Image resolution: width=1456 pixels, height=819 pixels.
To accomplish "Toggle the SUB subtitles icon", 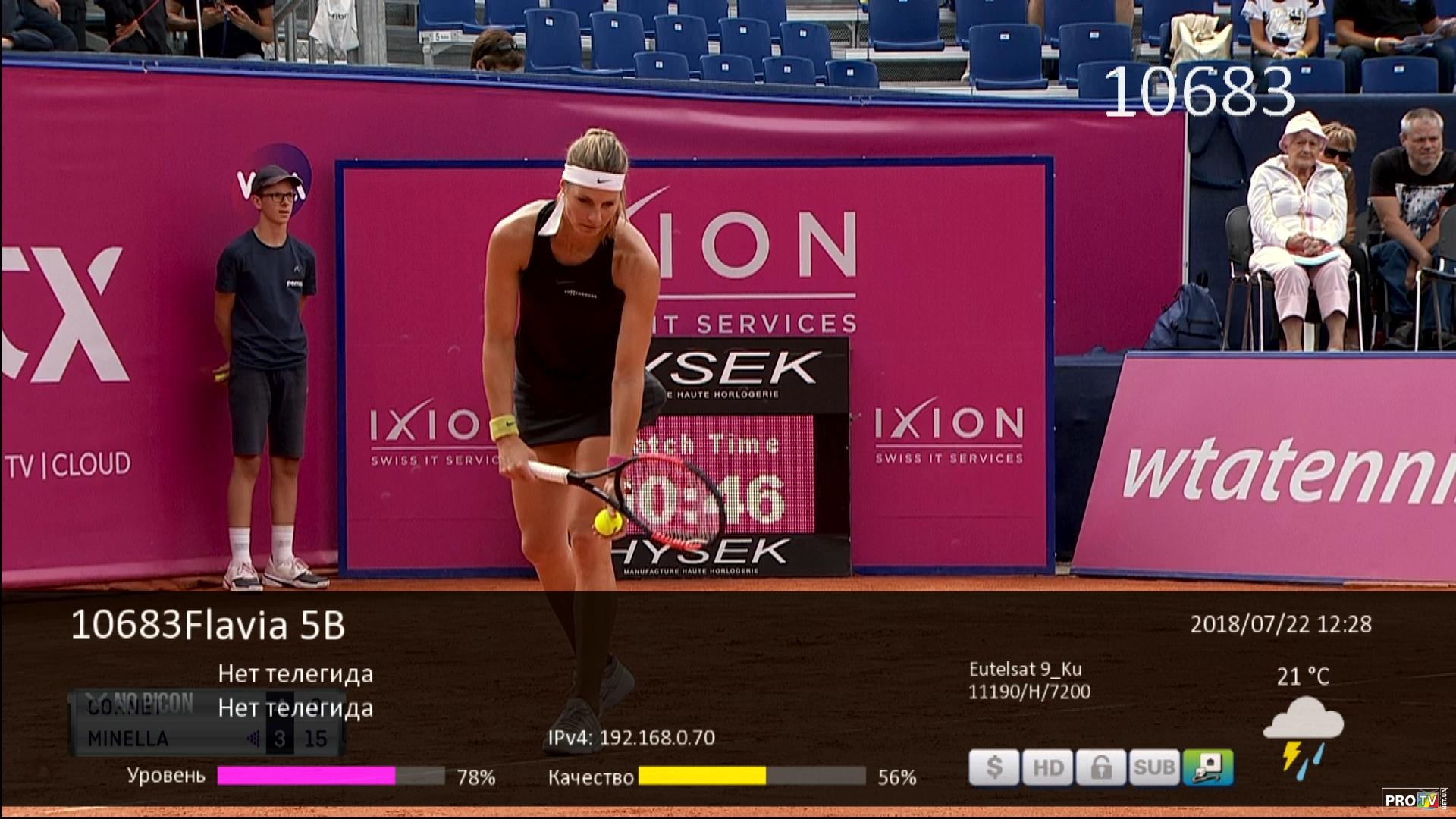I will click(x=1153, y=767).
